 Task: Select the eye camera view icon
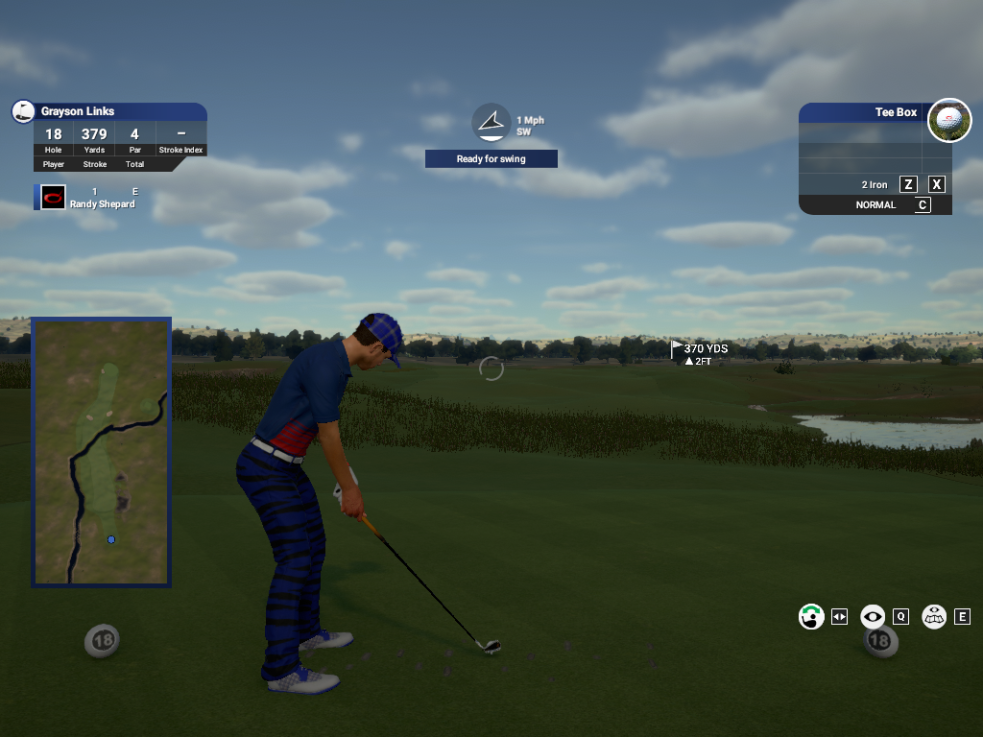(872, 617)
